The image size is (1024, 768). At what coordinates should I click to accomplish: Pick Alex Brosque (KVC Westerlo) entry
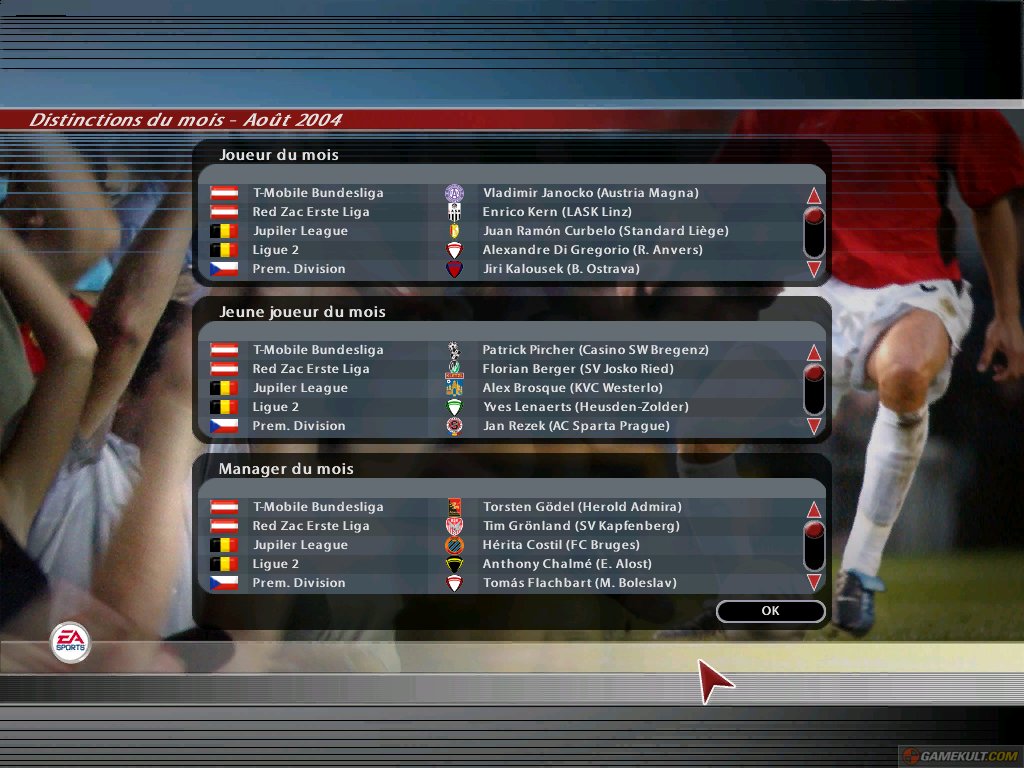pos(572,388)
